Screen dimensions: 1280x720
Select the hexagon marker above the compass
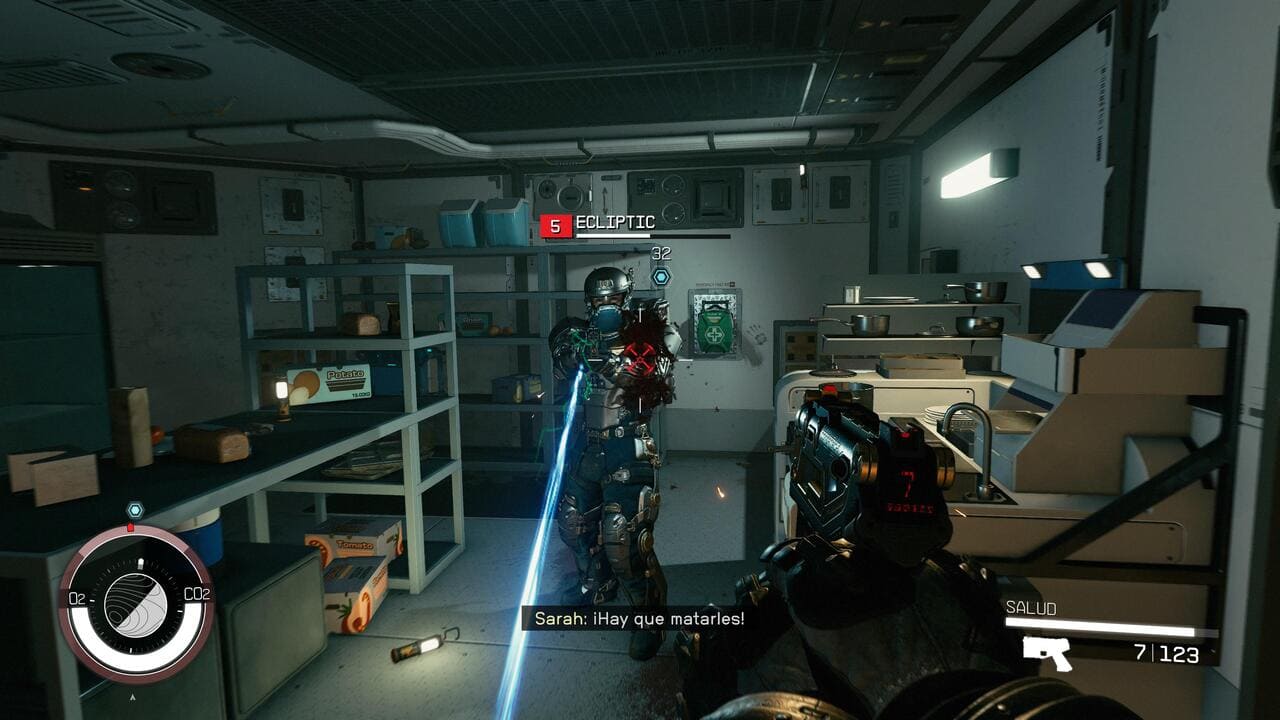(x=135, y=510)
